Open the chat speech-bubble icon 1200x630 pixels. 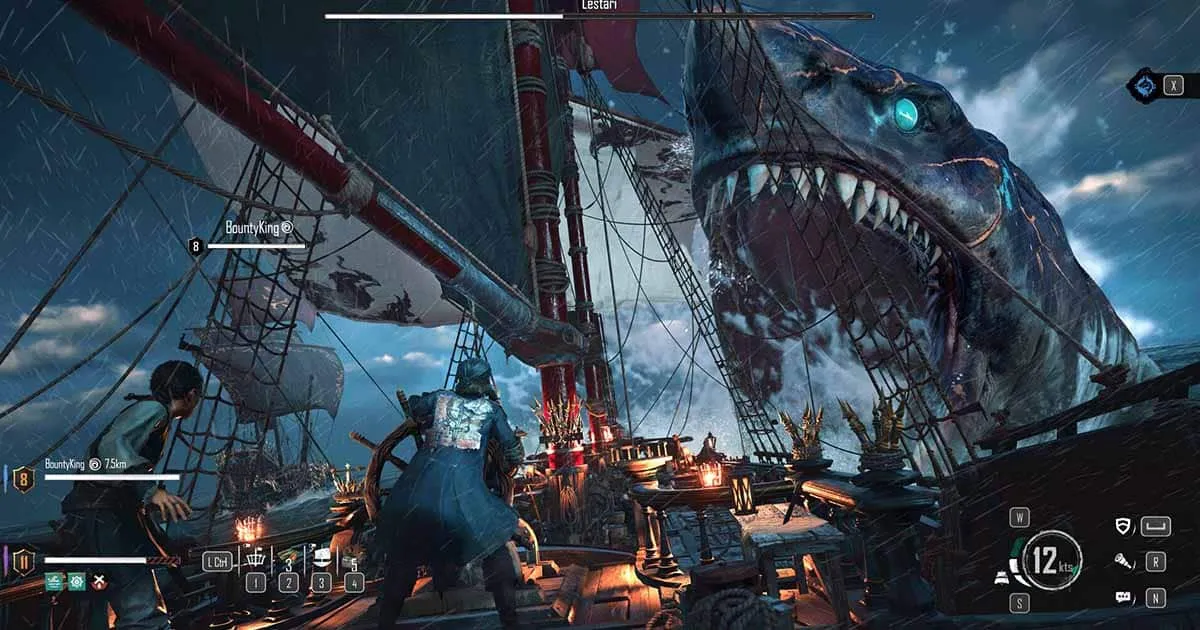[x=1124, y=598]
